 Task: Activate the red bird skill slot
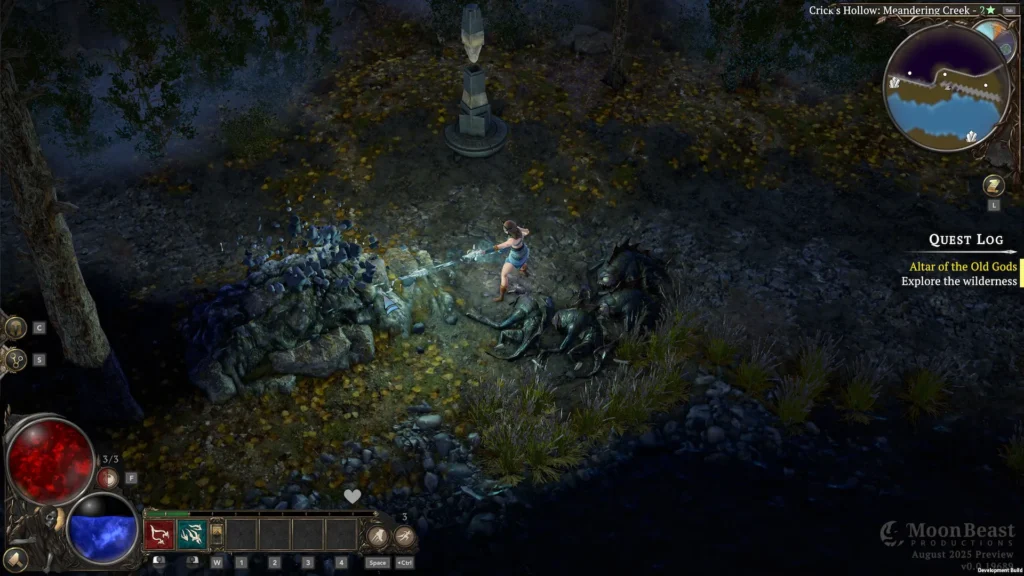(x=160, y=535)
